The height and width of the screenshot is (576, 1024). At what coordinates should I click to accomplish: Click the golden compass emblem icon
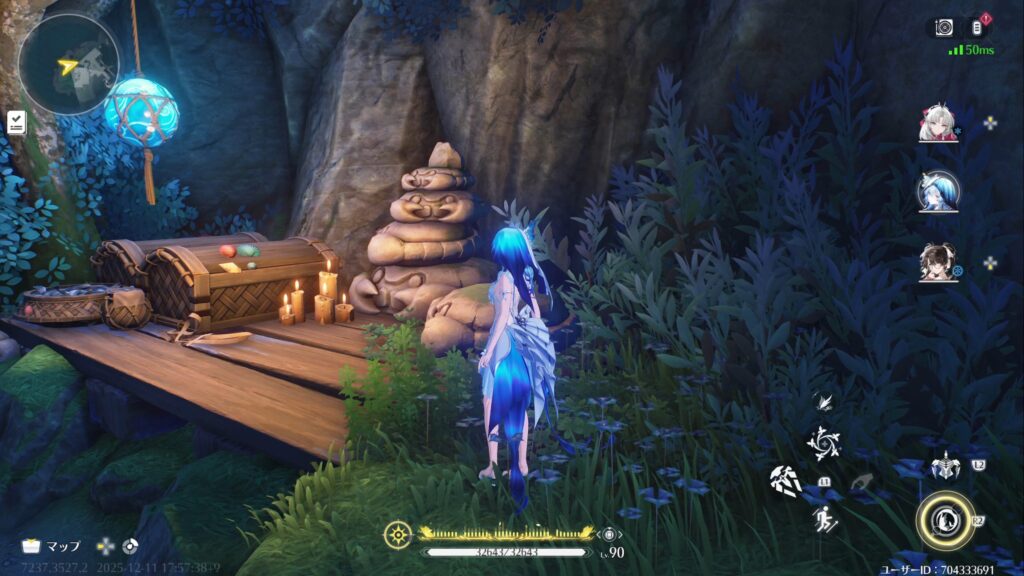point(397,535)
